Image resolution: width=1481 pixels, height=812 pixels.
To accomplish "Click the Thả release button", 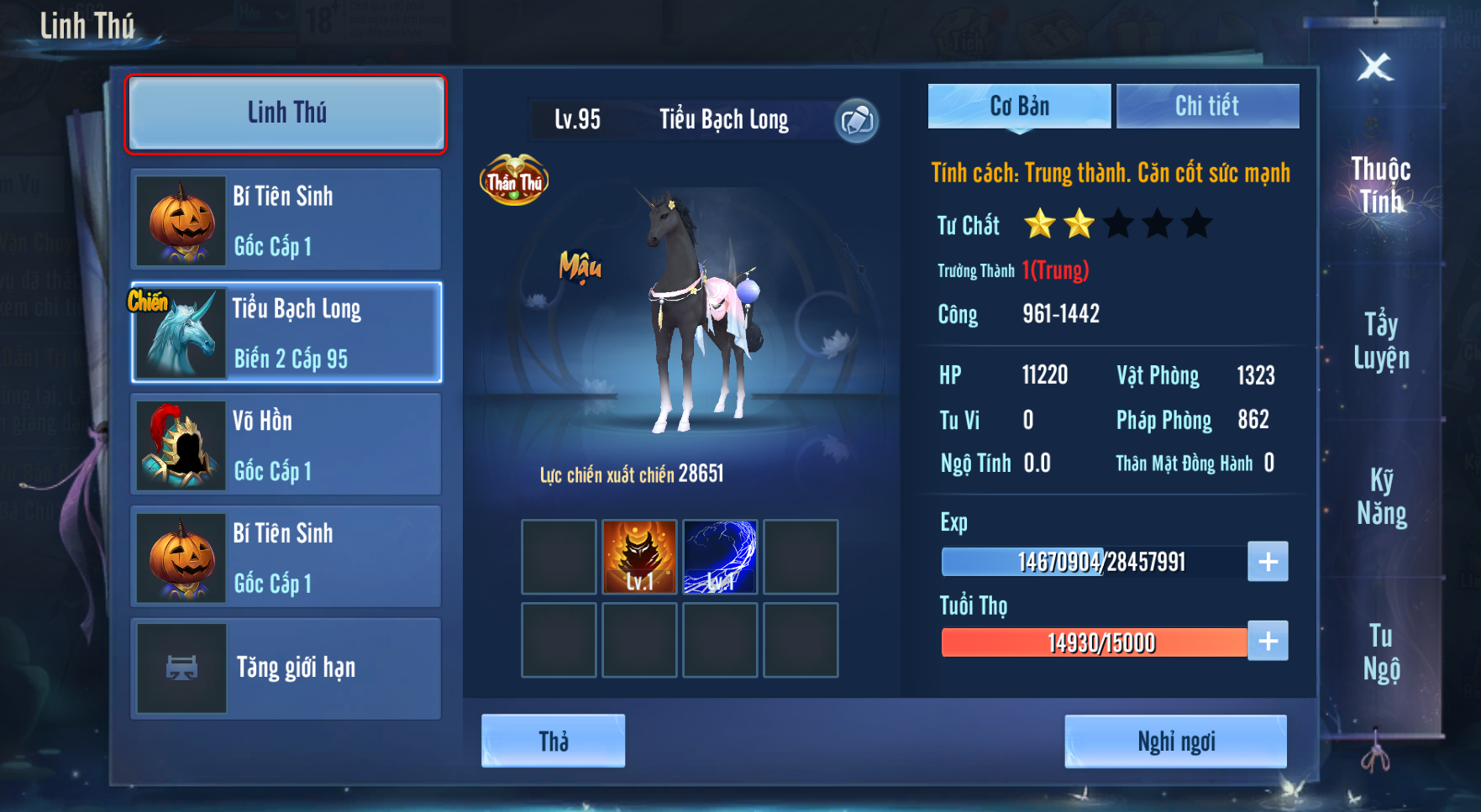I will pos(553,741).
